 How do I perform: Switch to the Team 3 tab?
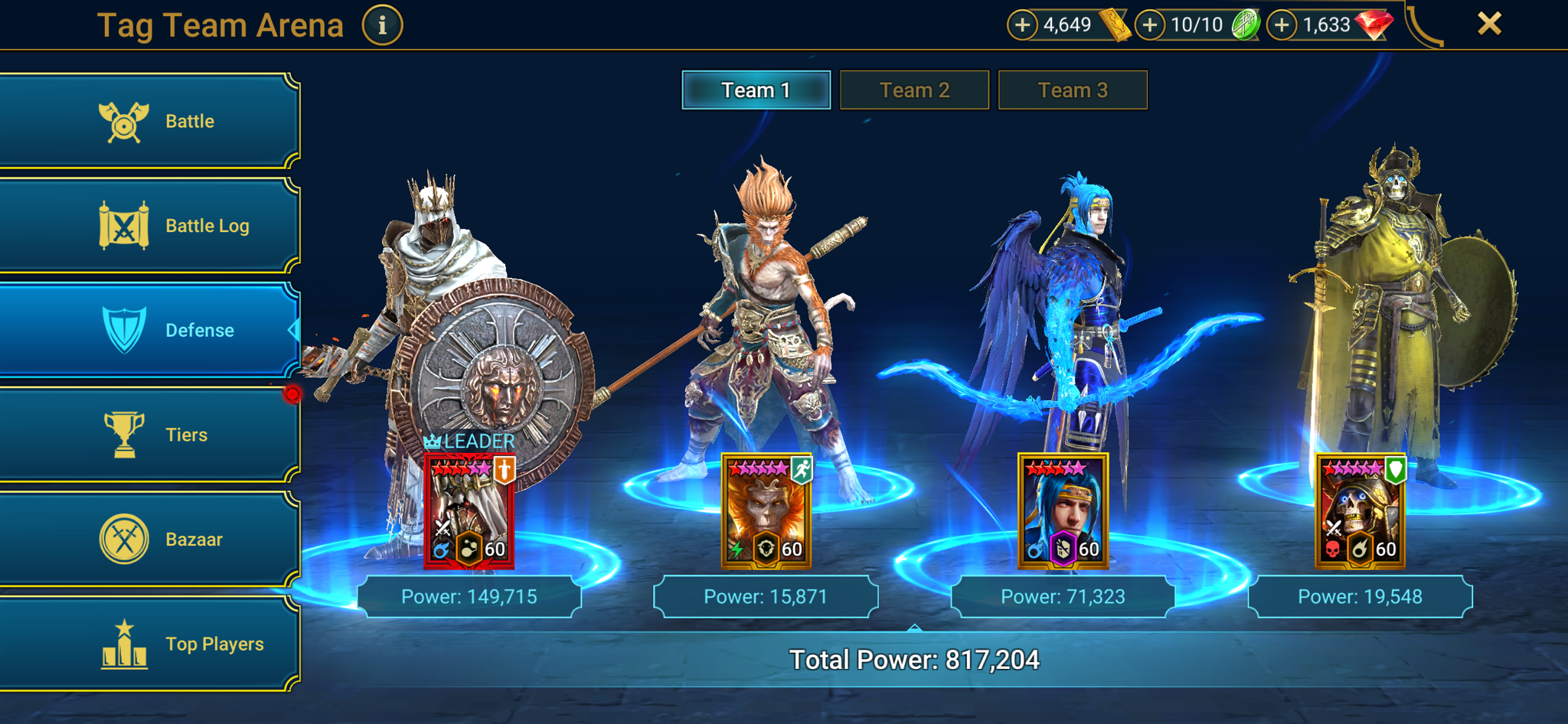(x=1072, y=90)
